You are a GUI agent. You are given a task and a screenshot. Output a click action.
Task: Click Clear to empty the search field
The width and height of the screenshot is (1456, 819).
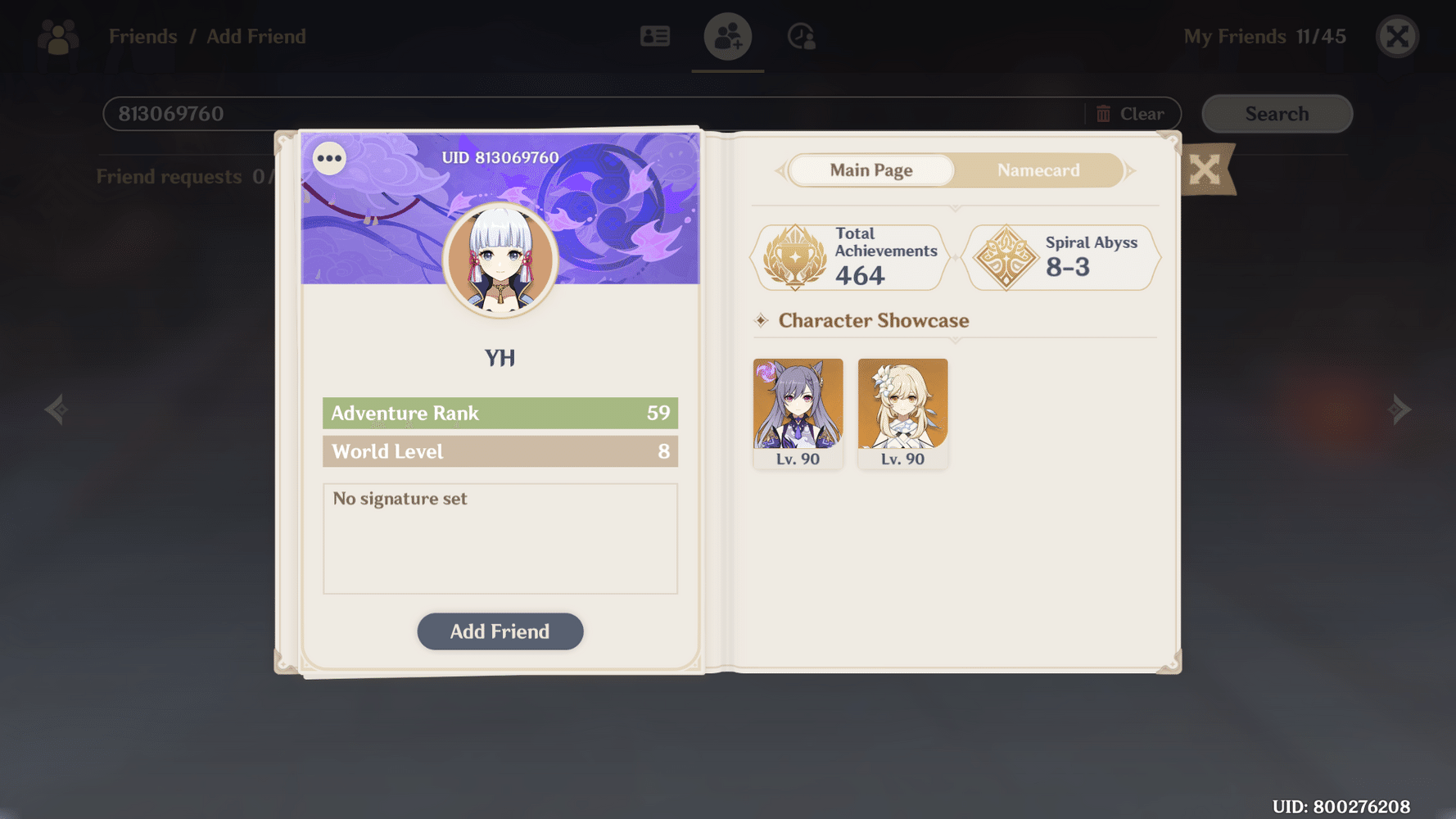tap(1141, 114)
